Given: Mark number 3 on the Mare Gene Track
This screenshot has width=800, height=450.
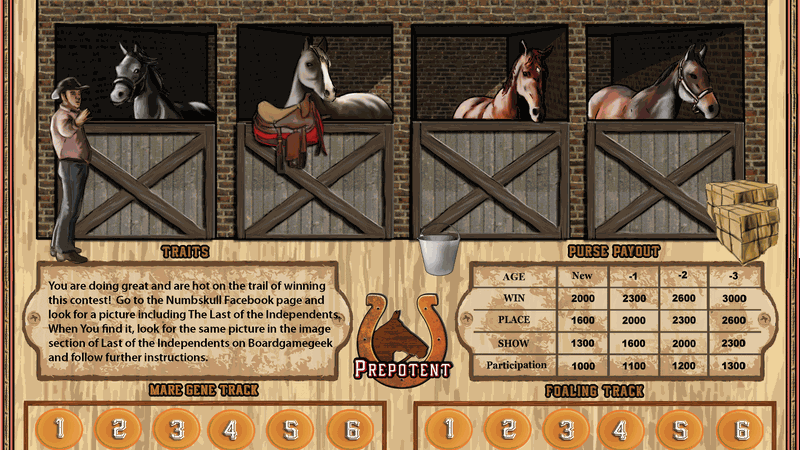Looking at the screenshot, I should (x=177, y=430).
